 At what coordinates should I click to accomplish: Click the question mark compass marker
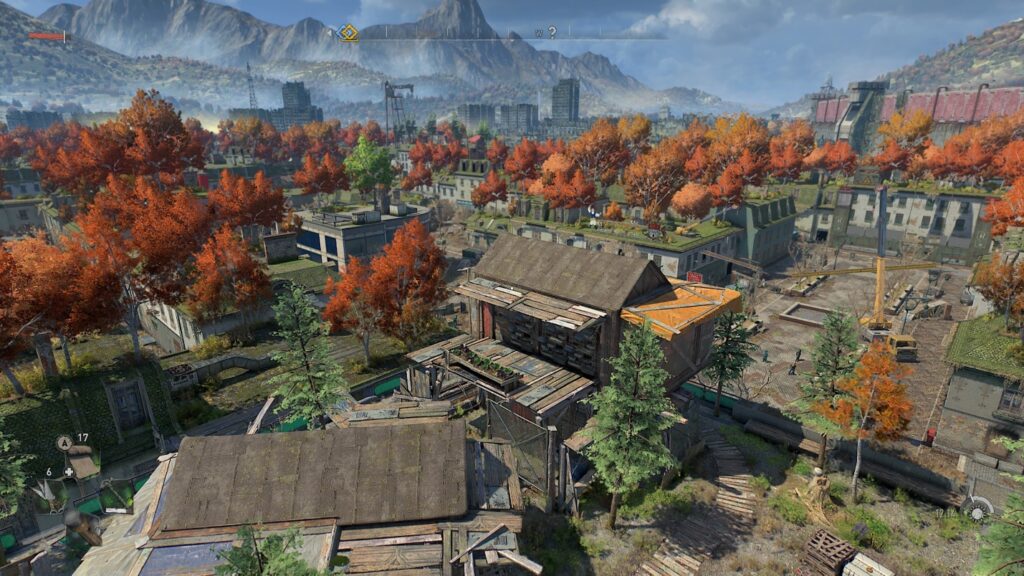point(552,33)
